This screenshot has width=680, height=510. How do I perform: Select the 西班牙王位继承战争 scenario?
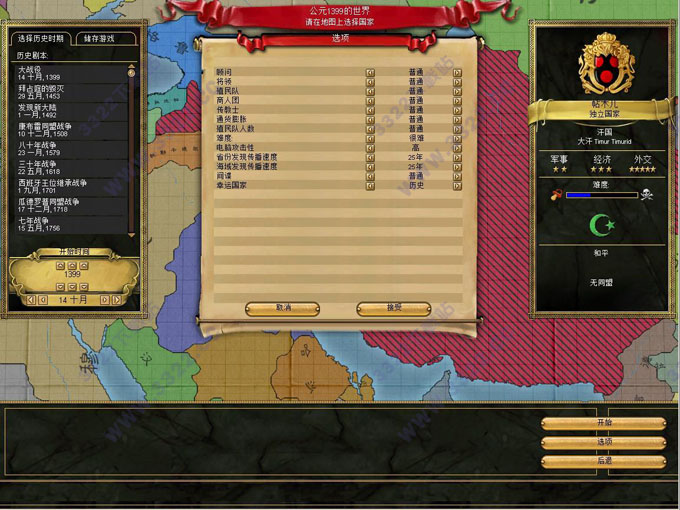(50, 186)
